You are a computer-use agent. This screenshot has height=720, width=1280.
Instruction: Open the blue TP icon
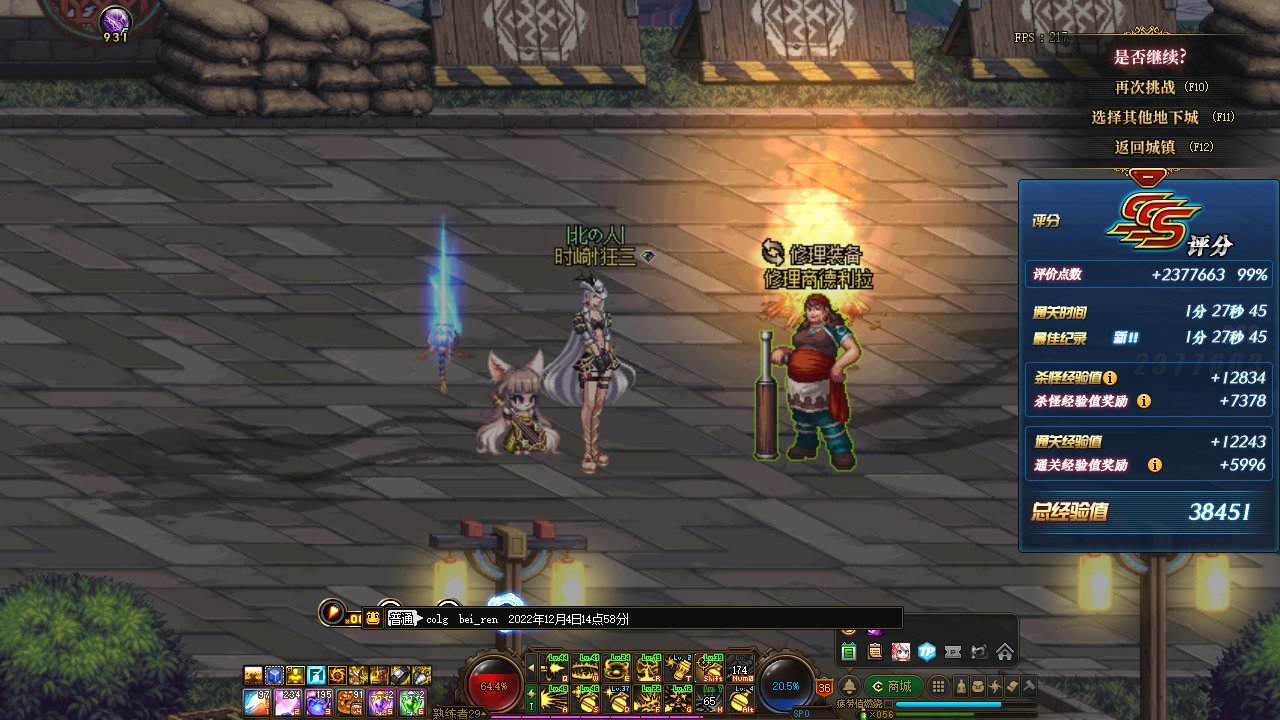coord(927,652)
